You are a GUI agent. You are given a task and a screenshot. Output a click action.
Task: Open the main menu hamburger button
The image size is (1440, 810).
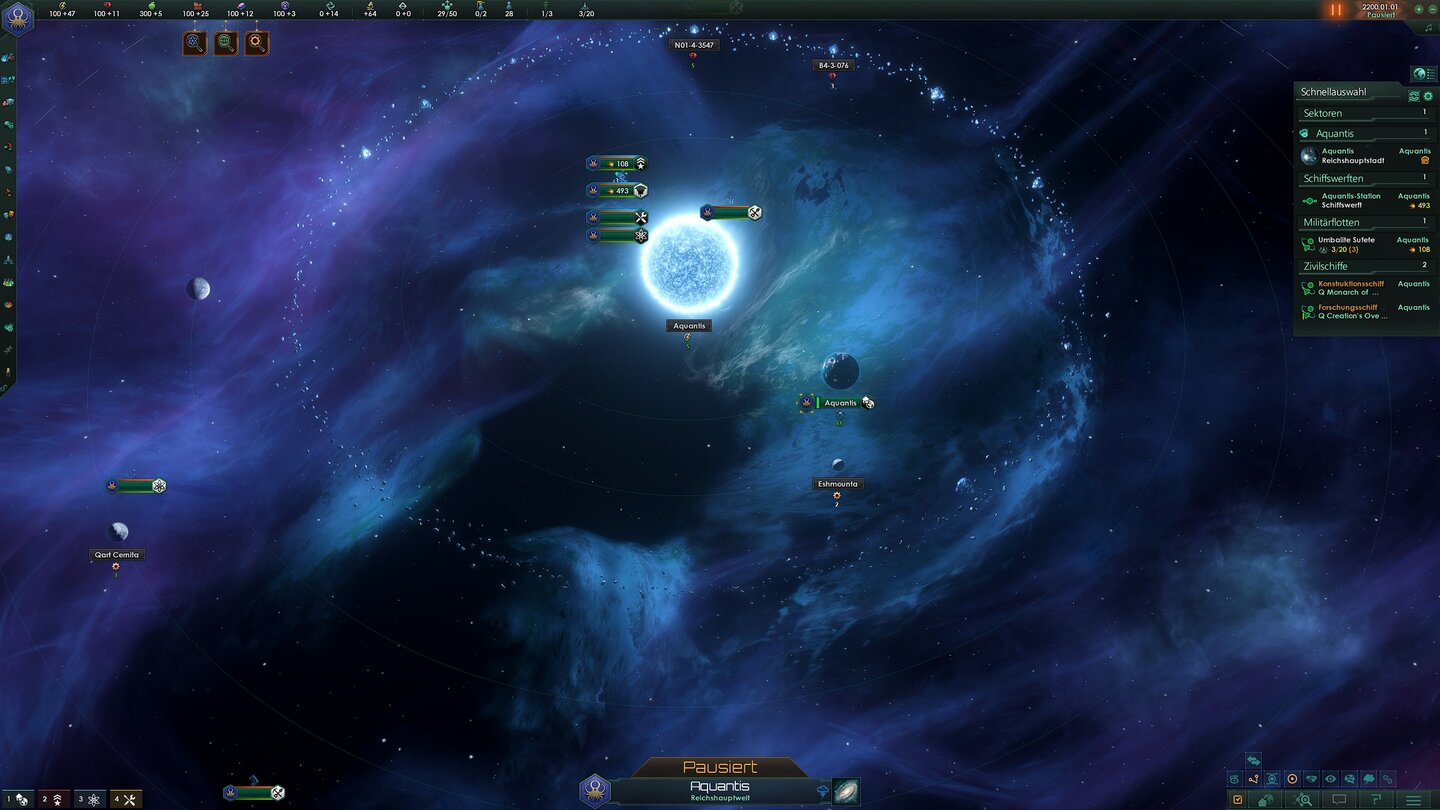click(1413, 800)
